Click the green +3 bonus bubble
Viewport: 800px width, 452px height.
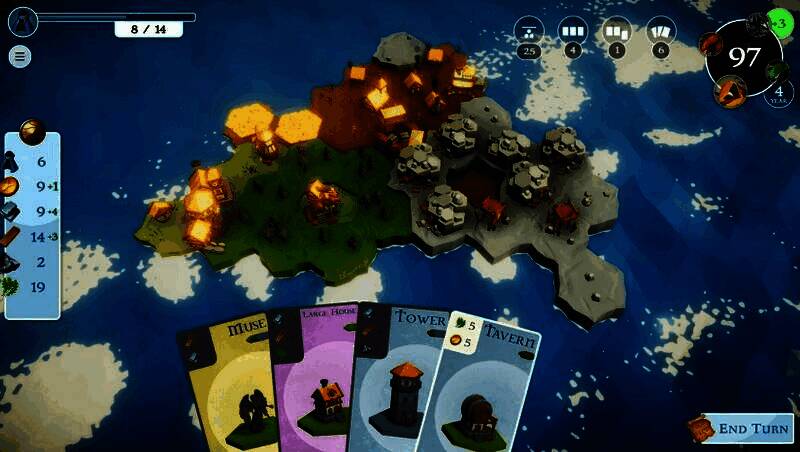tap(780, 22)
